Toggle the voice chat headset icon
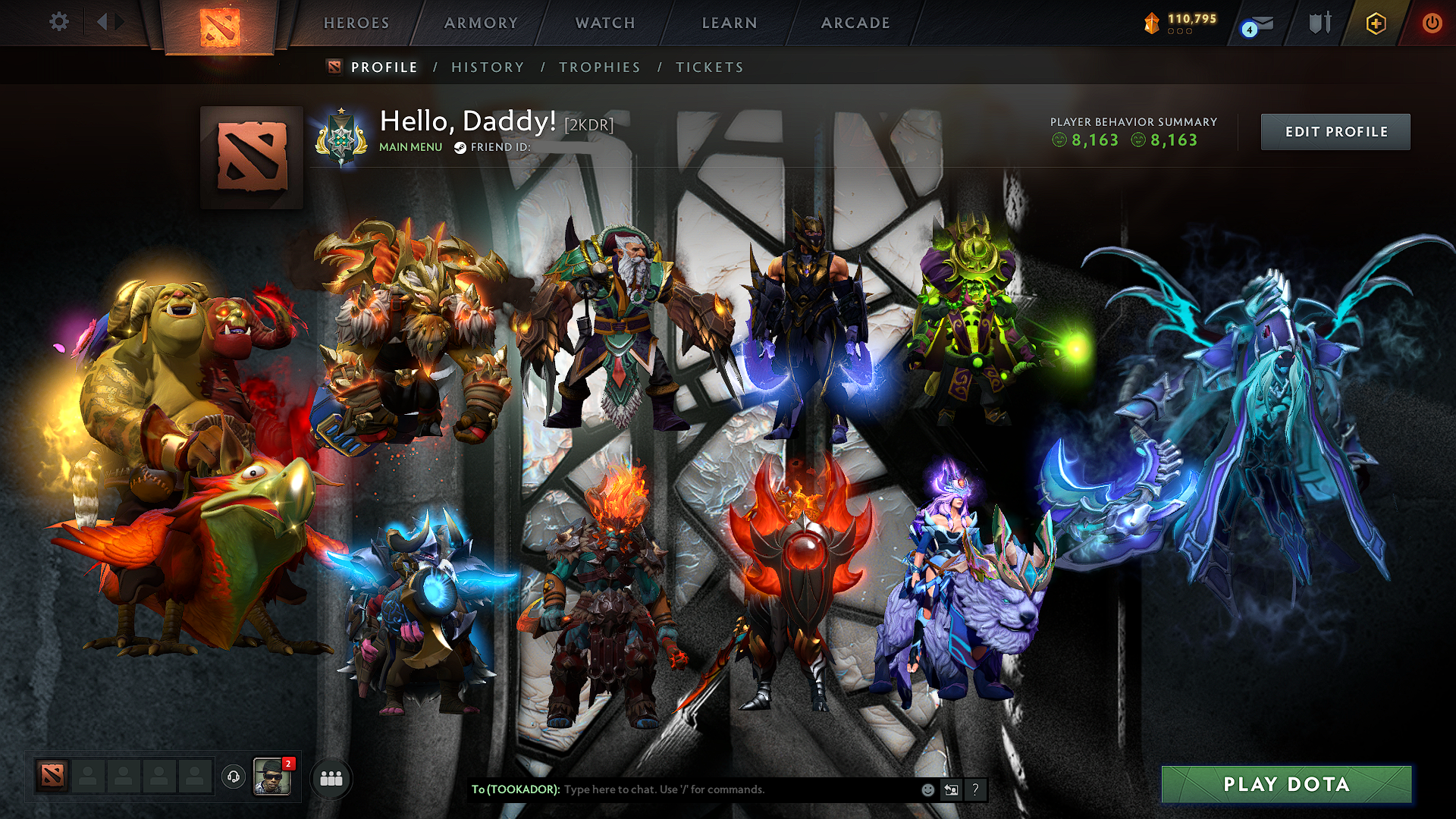Viewport: 1456px width, 819px height. coord(233,777)
